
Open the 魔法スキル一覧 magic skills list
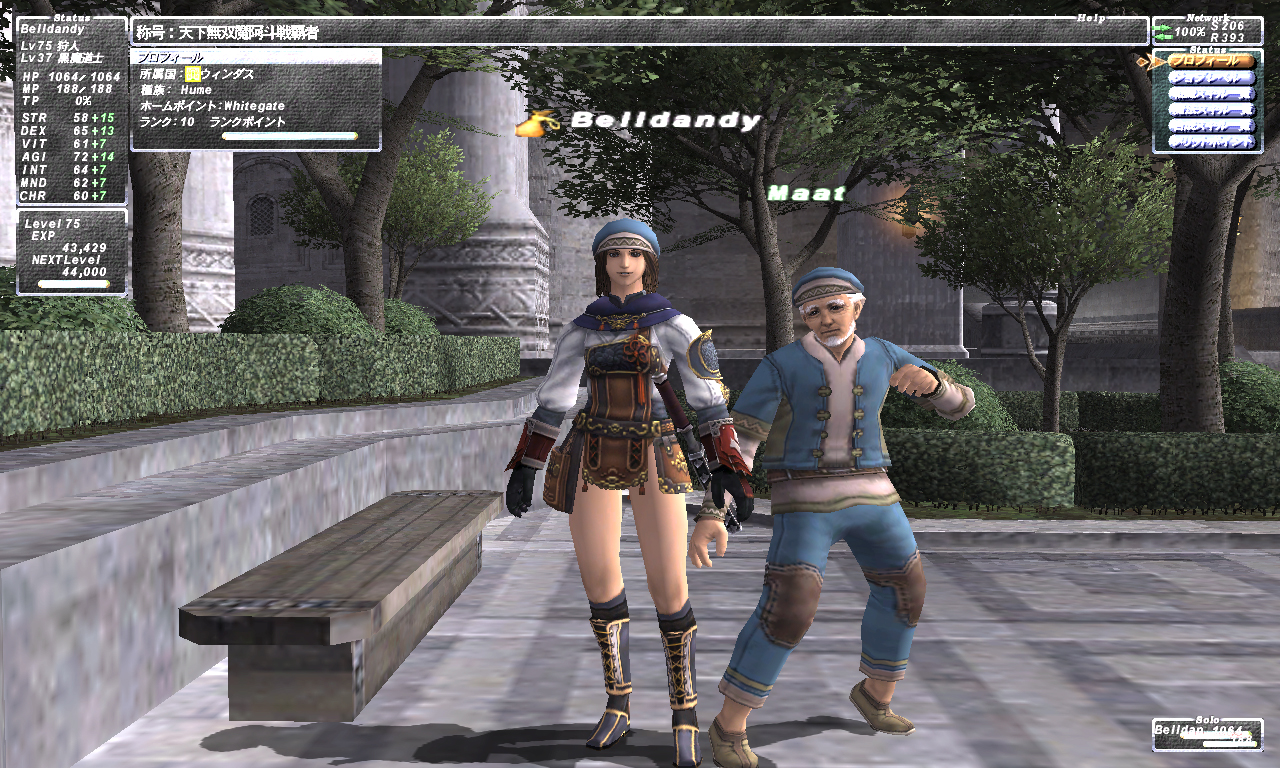(1211, 111)
